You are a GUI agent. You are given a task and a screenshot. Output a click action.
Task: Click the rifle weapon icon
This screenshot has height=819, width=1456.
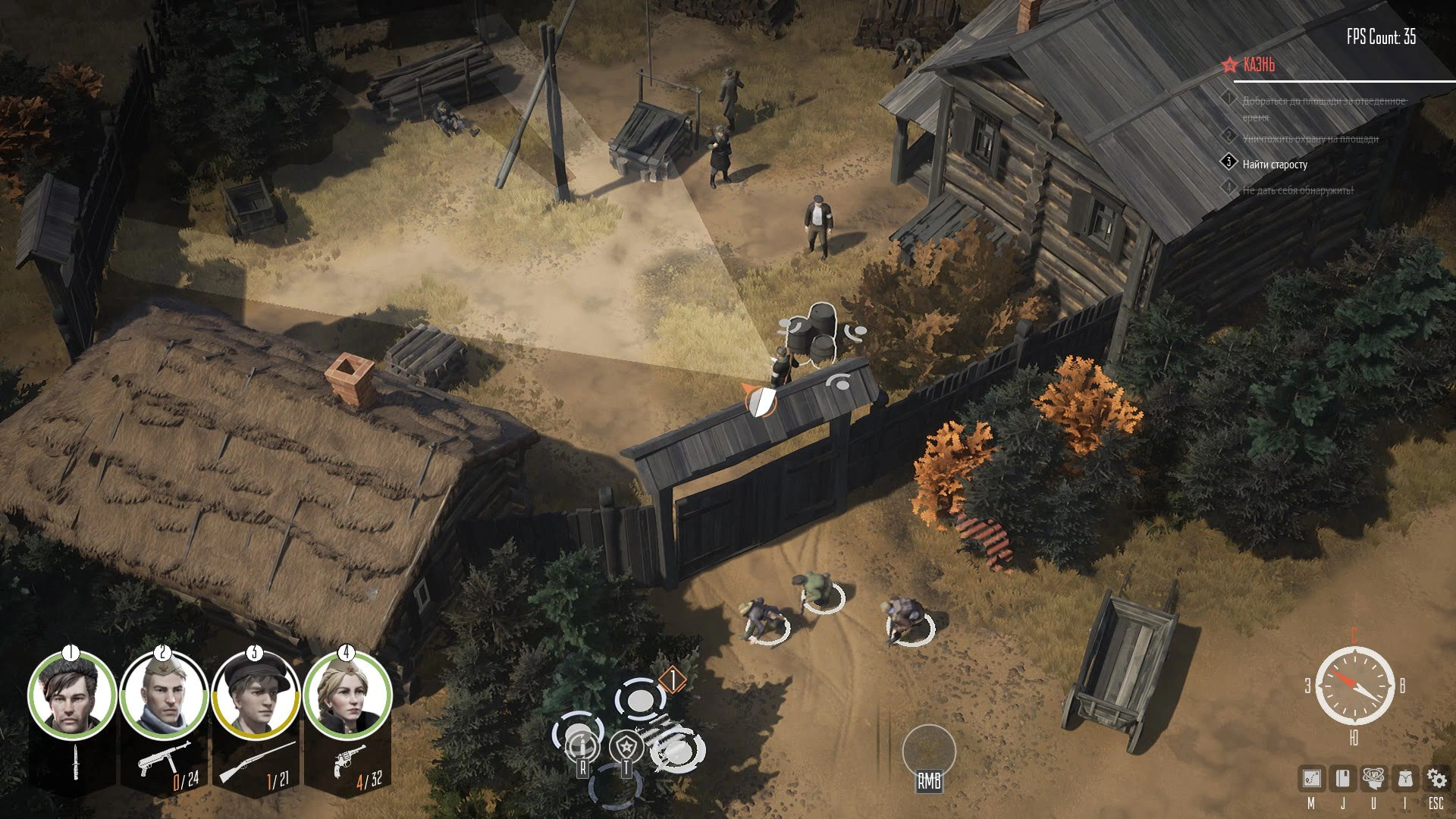point(255,761)
